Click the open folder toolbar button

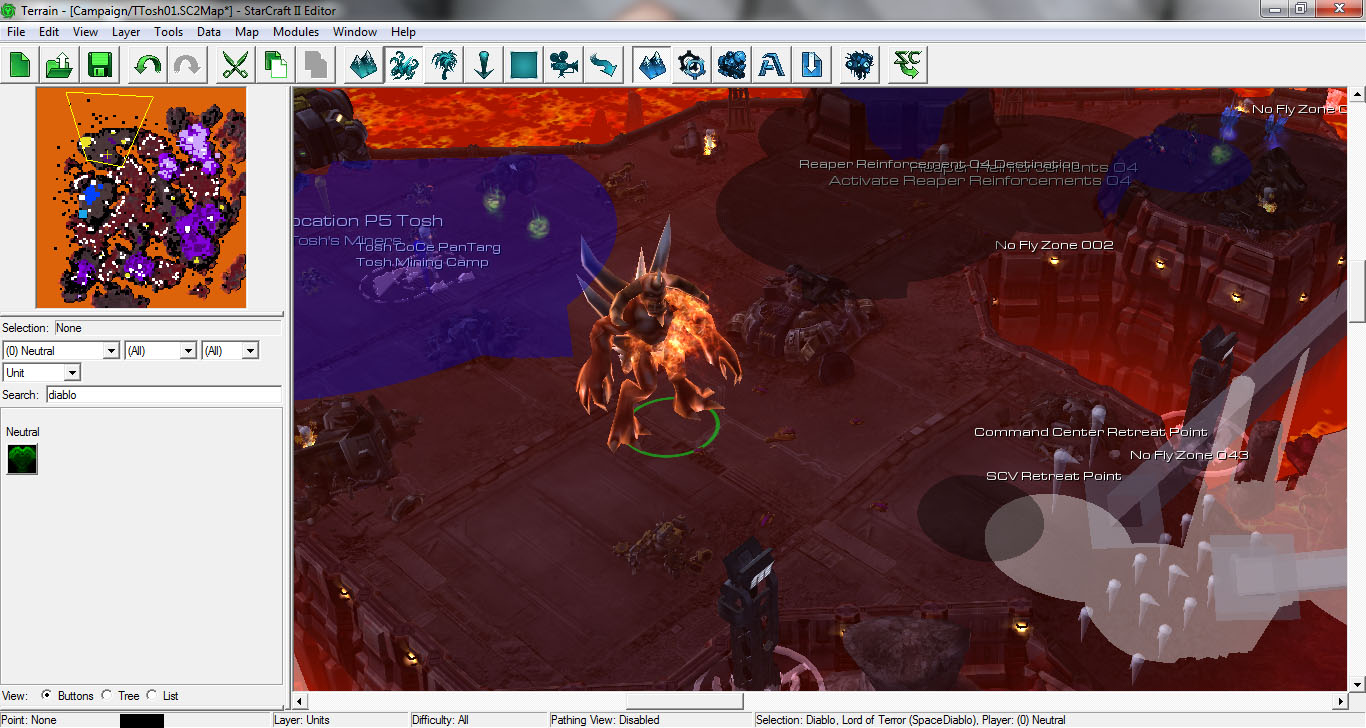coord(59,66)
